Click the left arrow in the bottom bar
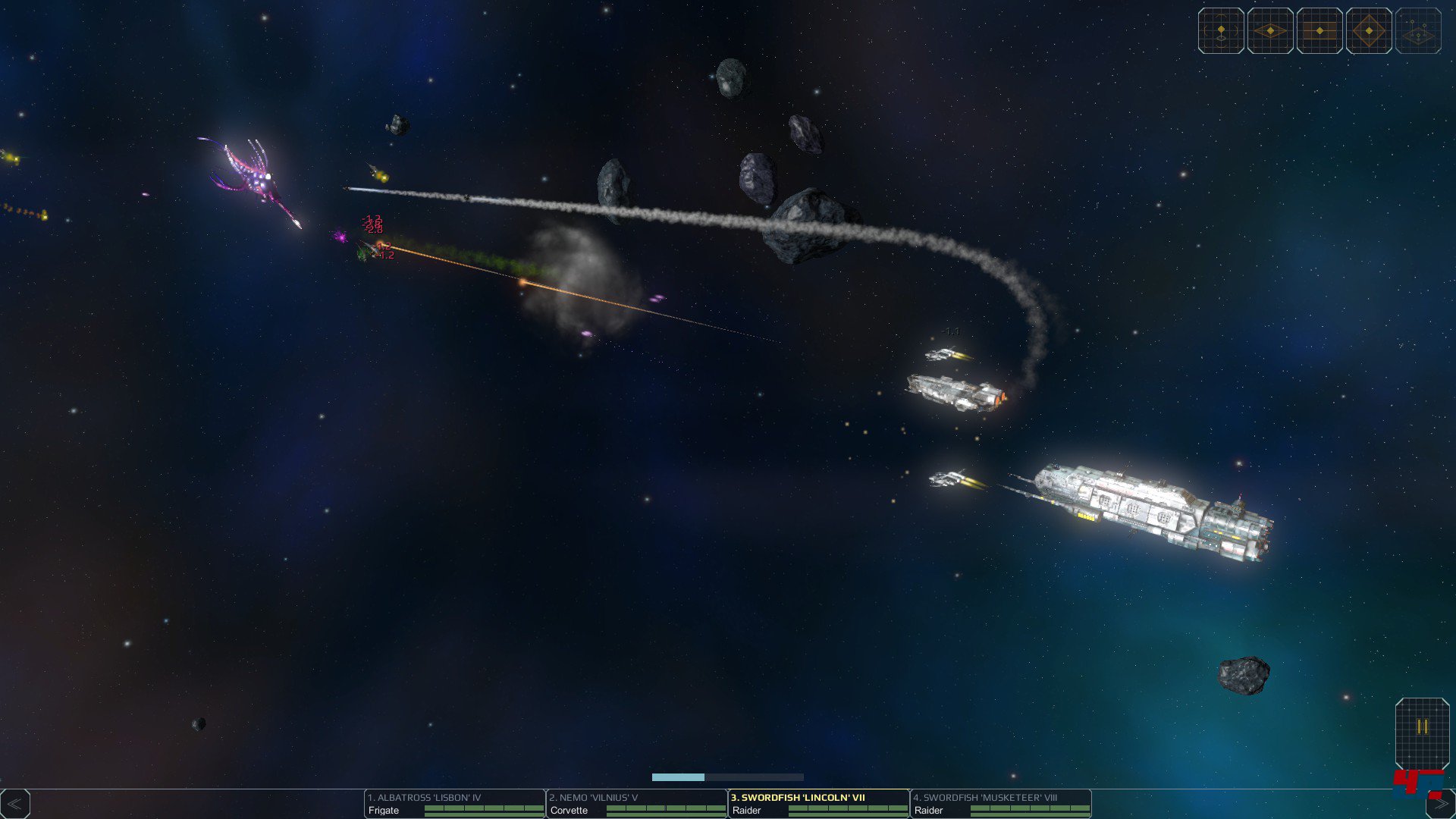This screenshot has height=819, width=1456. 15,804
